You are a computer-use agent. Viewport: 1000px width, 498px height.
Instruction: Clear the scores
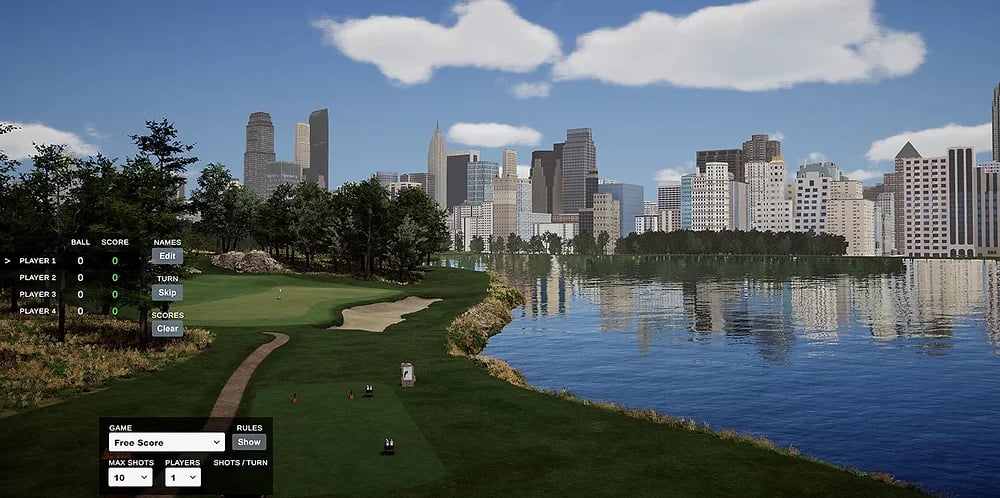coord(167,328)
